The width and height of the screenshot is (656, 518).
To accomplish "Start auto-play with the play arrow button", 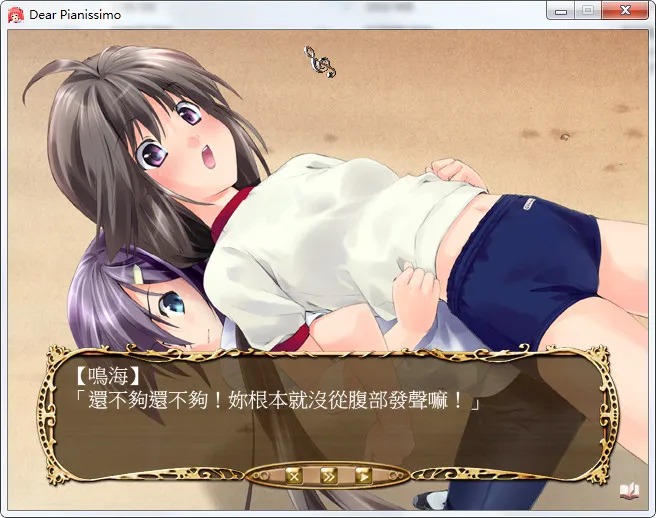I will point(362,475).
